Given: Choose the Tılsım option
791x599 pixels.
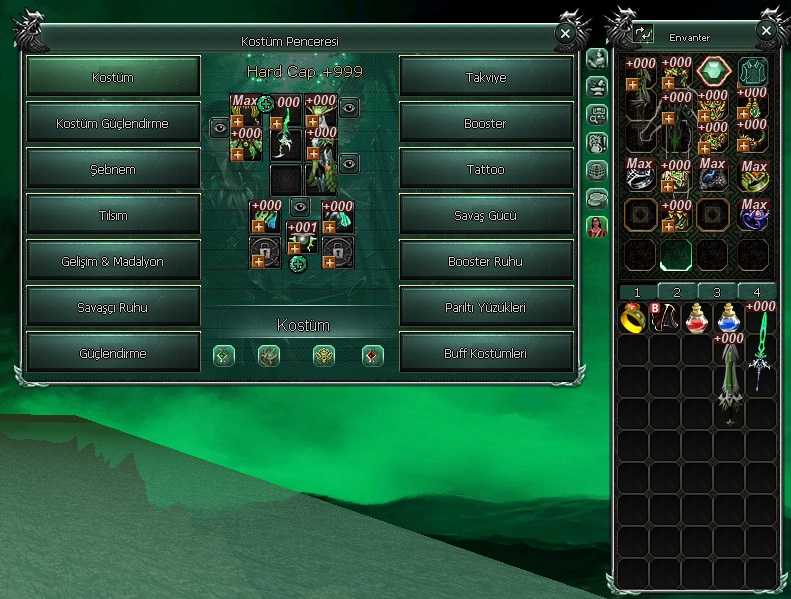Looking at the screenshot, I should 113,216.
